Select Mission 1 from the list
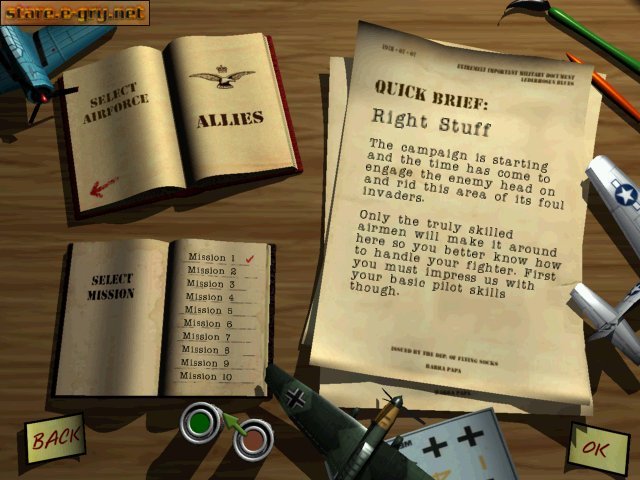This screenshot has width=640, height=480. [x=206, y=257]
